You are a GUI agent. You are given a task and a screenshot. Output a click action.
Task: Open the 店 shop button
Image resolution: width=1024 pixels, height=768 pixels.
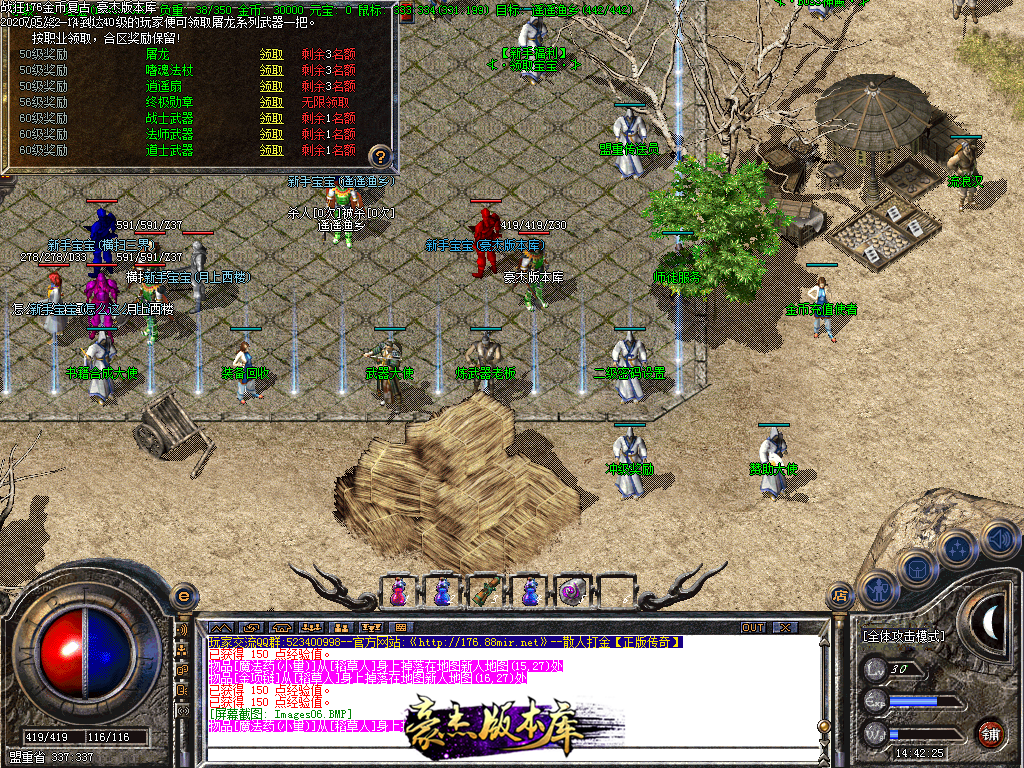point(841,597)
